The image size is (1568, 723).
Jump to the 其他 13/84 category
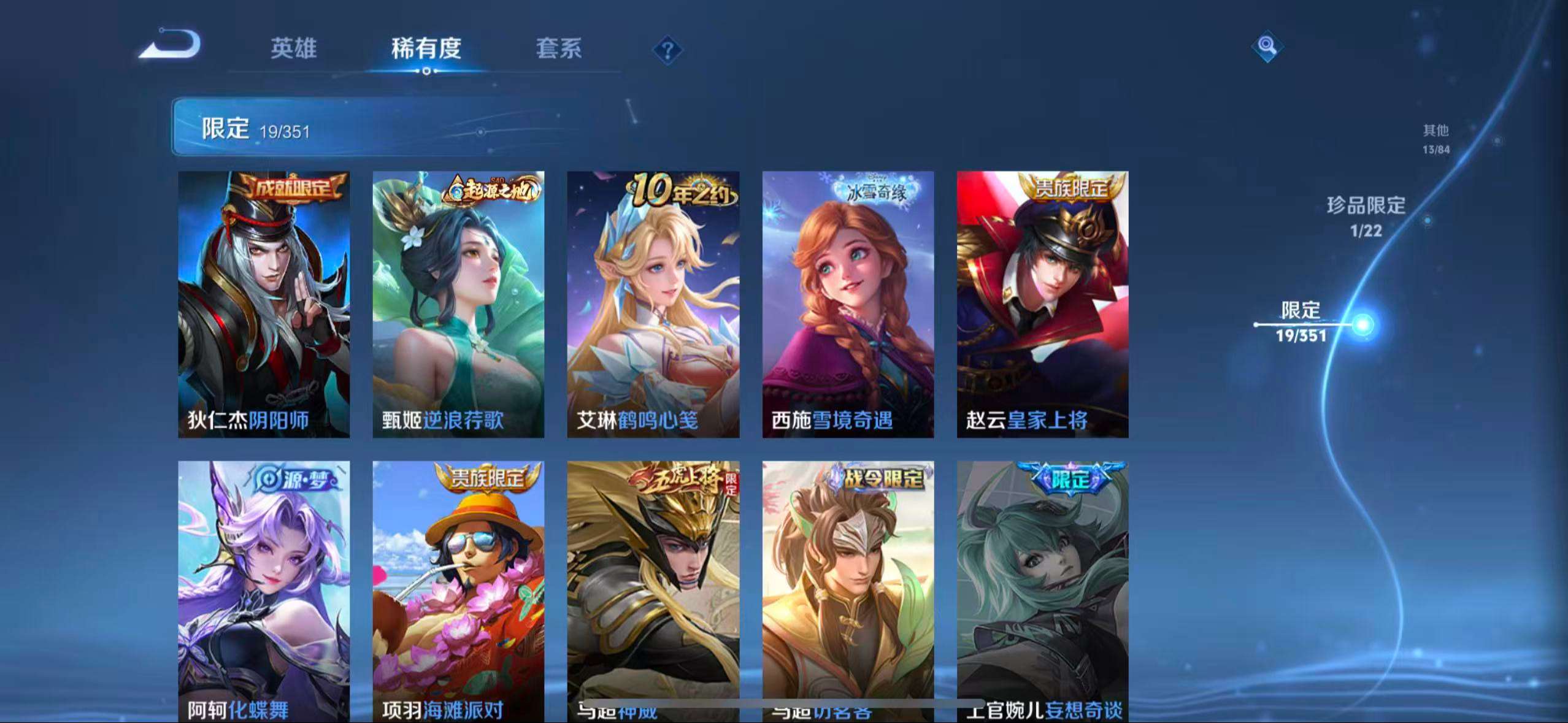coord(1435,138)
